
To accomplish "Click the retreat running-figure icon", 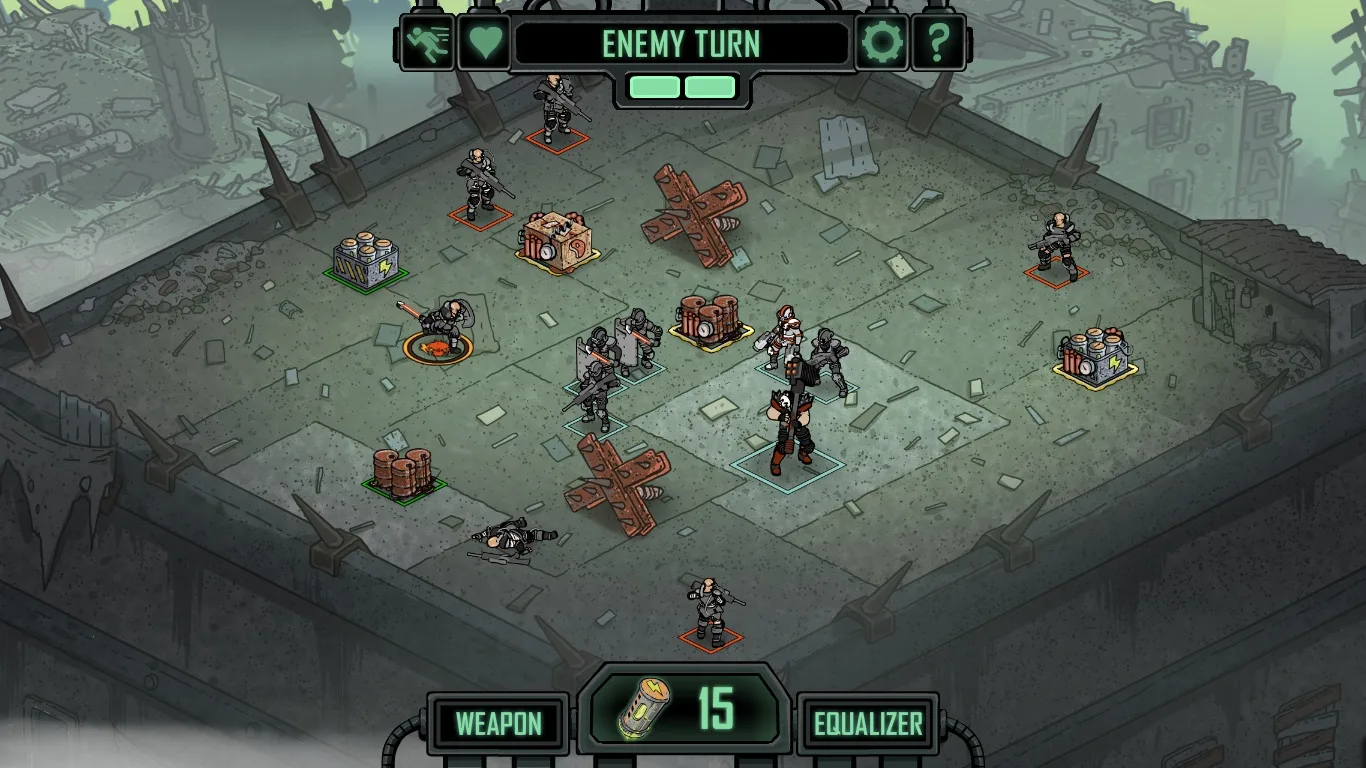I will (x=428, y=42).
